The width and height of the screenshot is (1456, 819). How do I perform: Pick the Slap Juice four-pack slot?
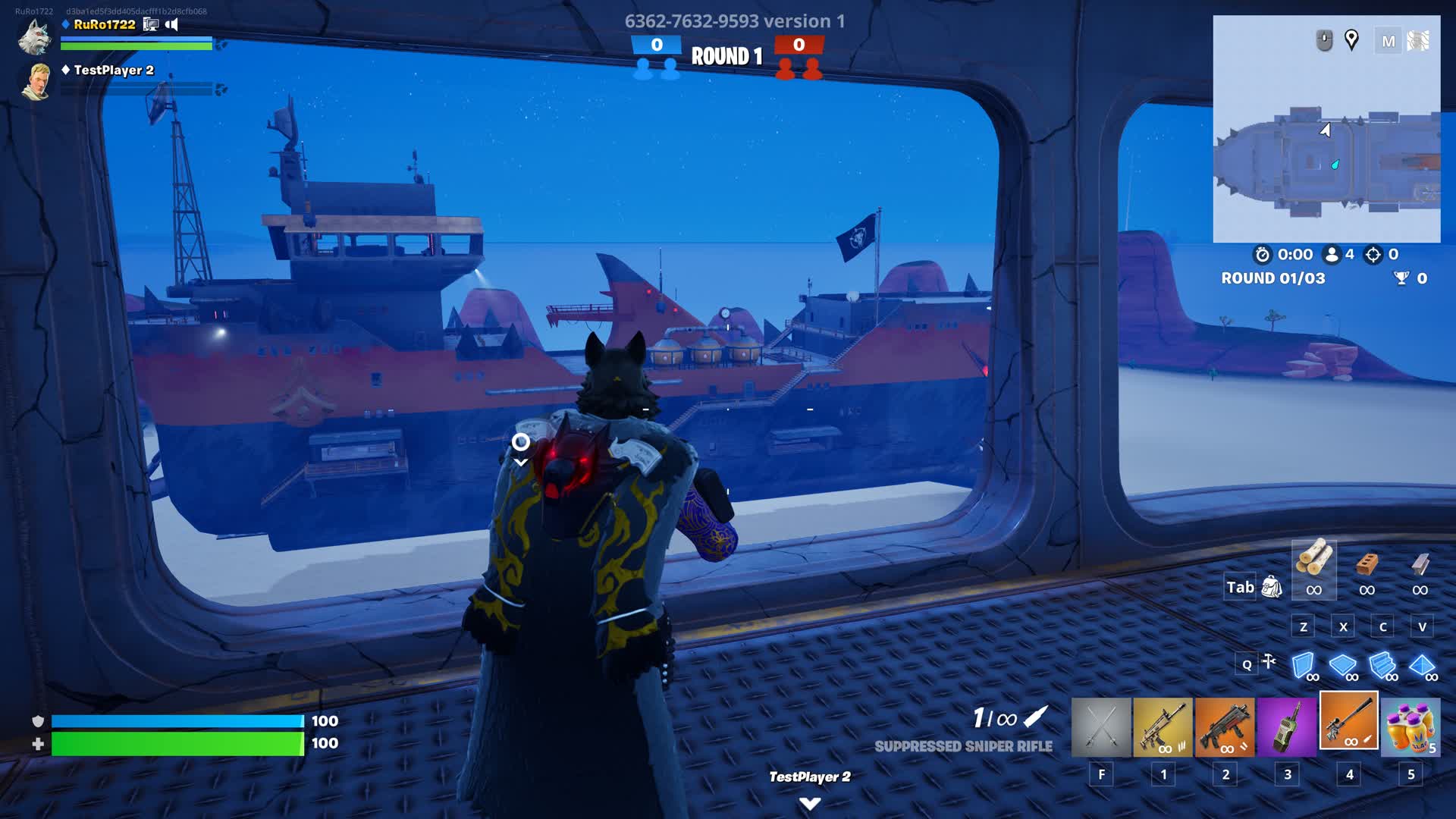pos(1410,726)
